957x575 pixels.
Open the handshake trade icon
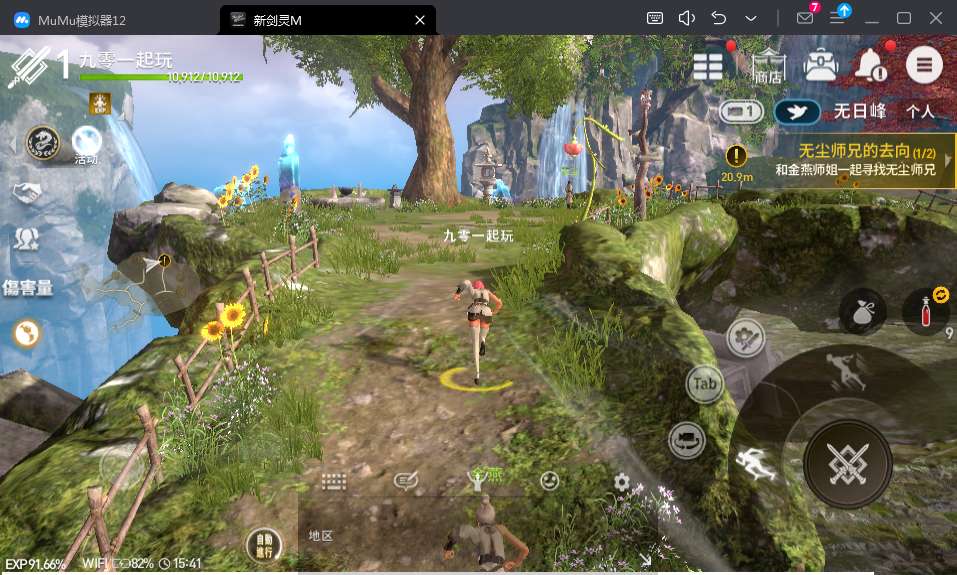click(x=27, y=191)
